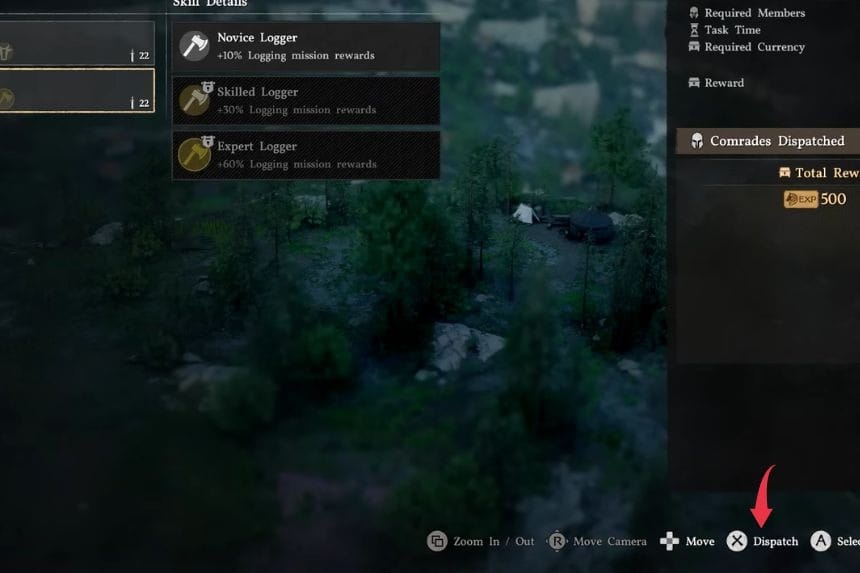Choose the Skilled Logger skill entry
The image size is (860, 573).
pos(306,100)
